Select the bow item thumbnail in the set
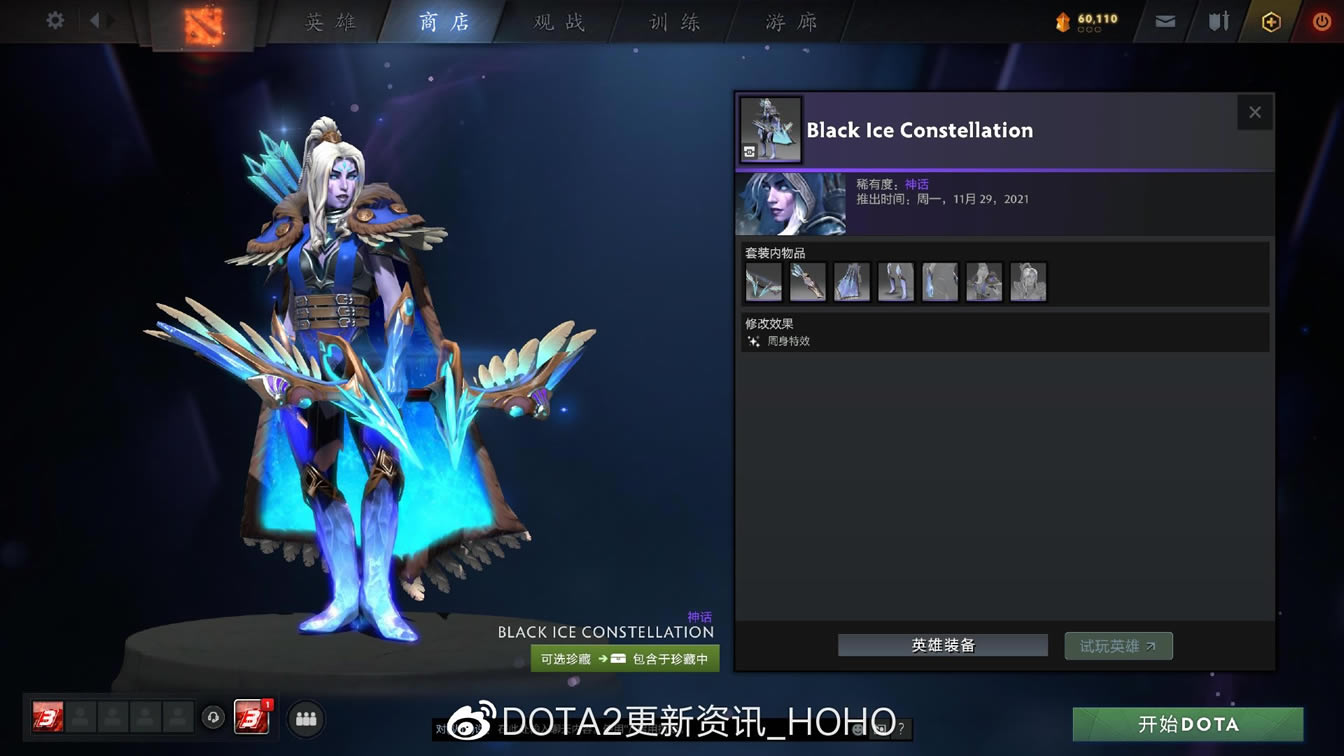This screenshot has height=756, width=1344. pos(764,282)
